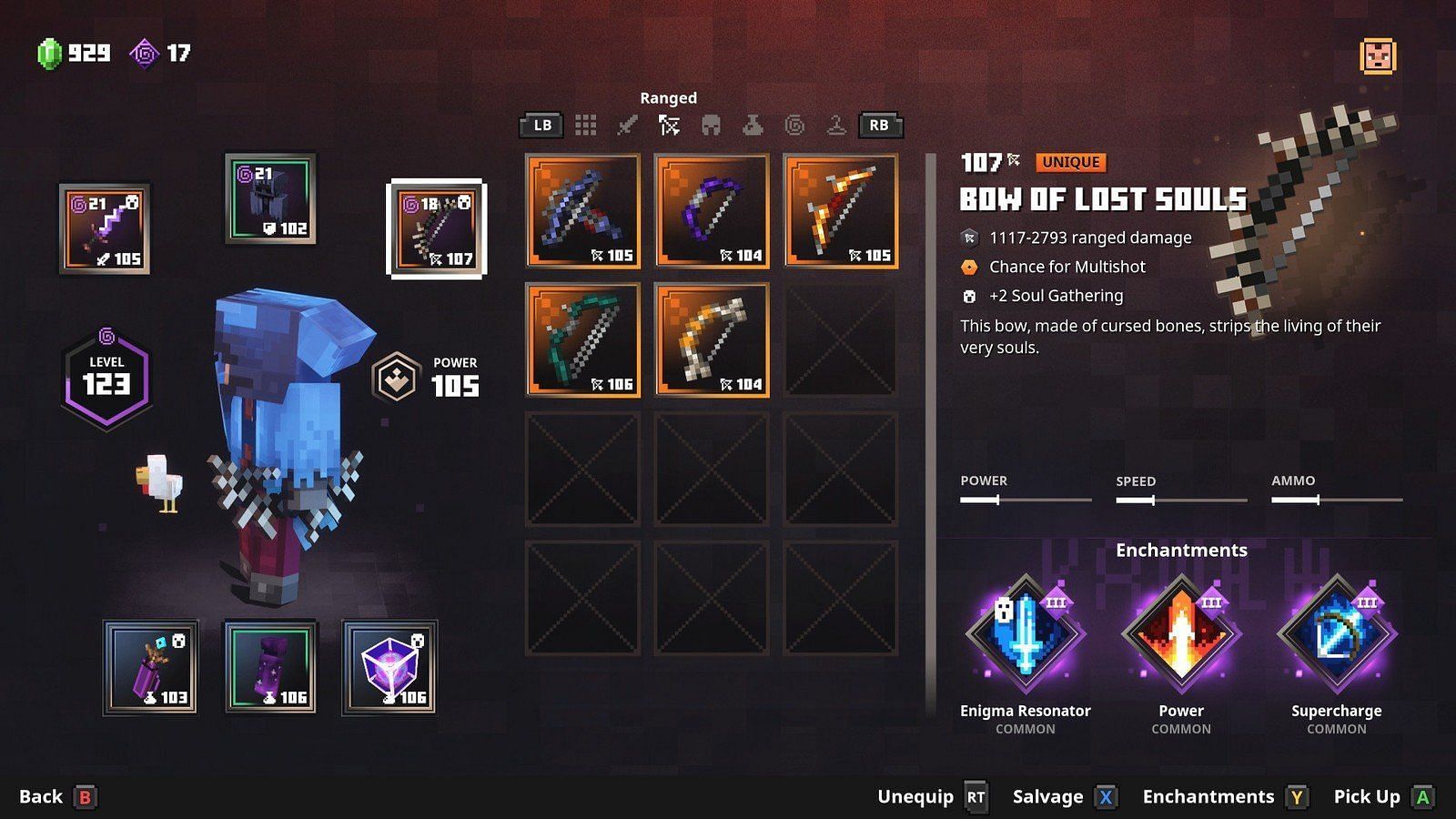Open the melee sword category tab

(x=627, y=126)
